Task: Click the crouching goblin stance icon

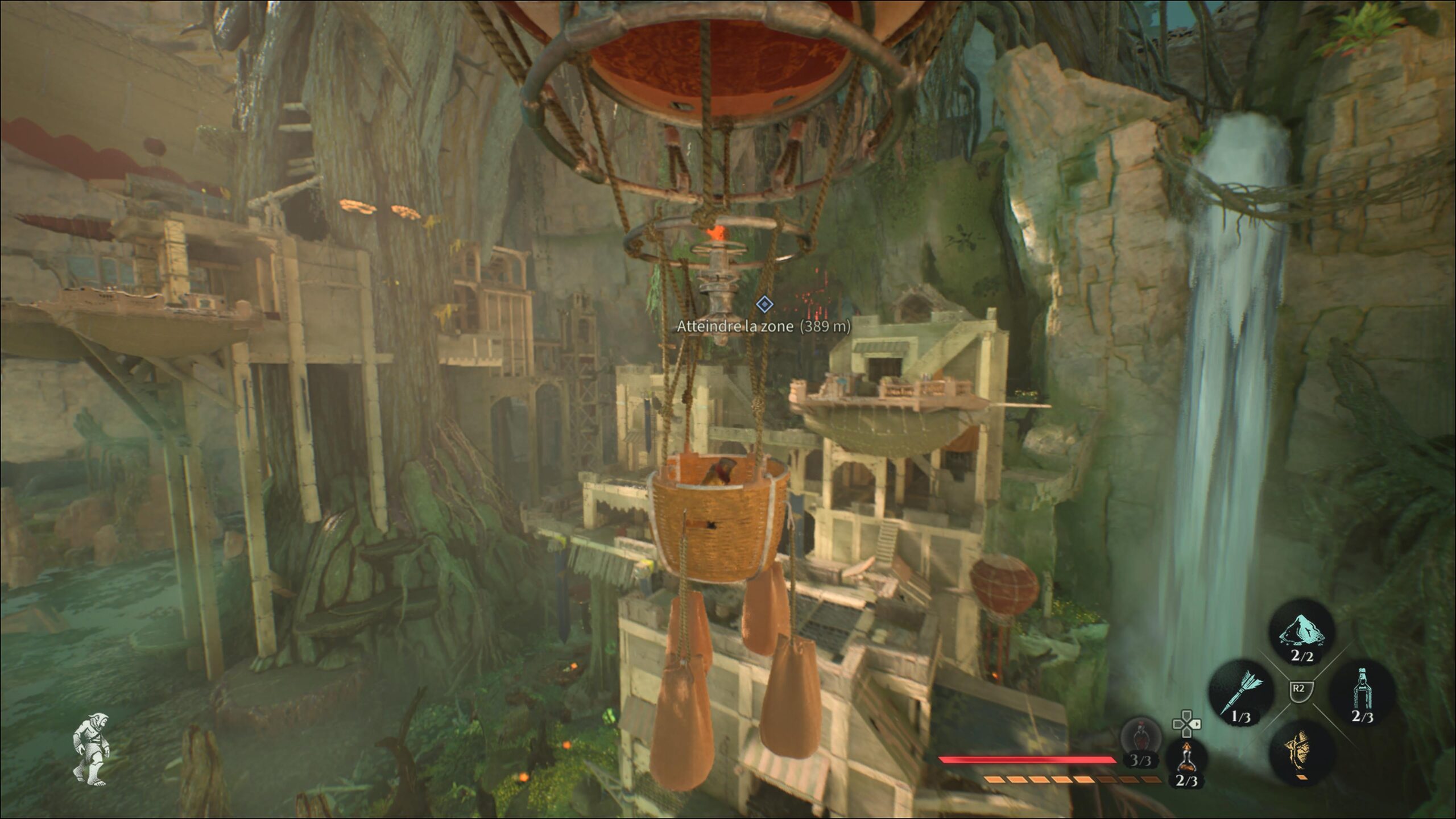Action: (91, 750)
